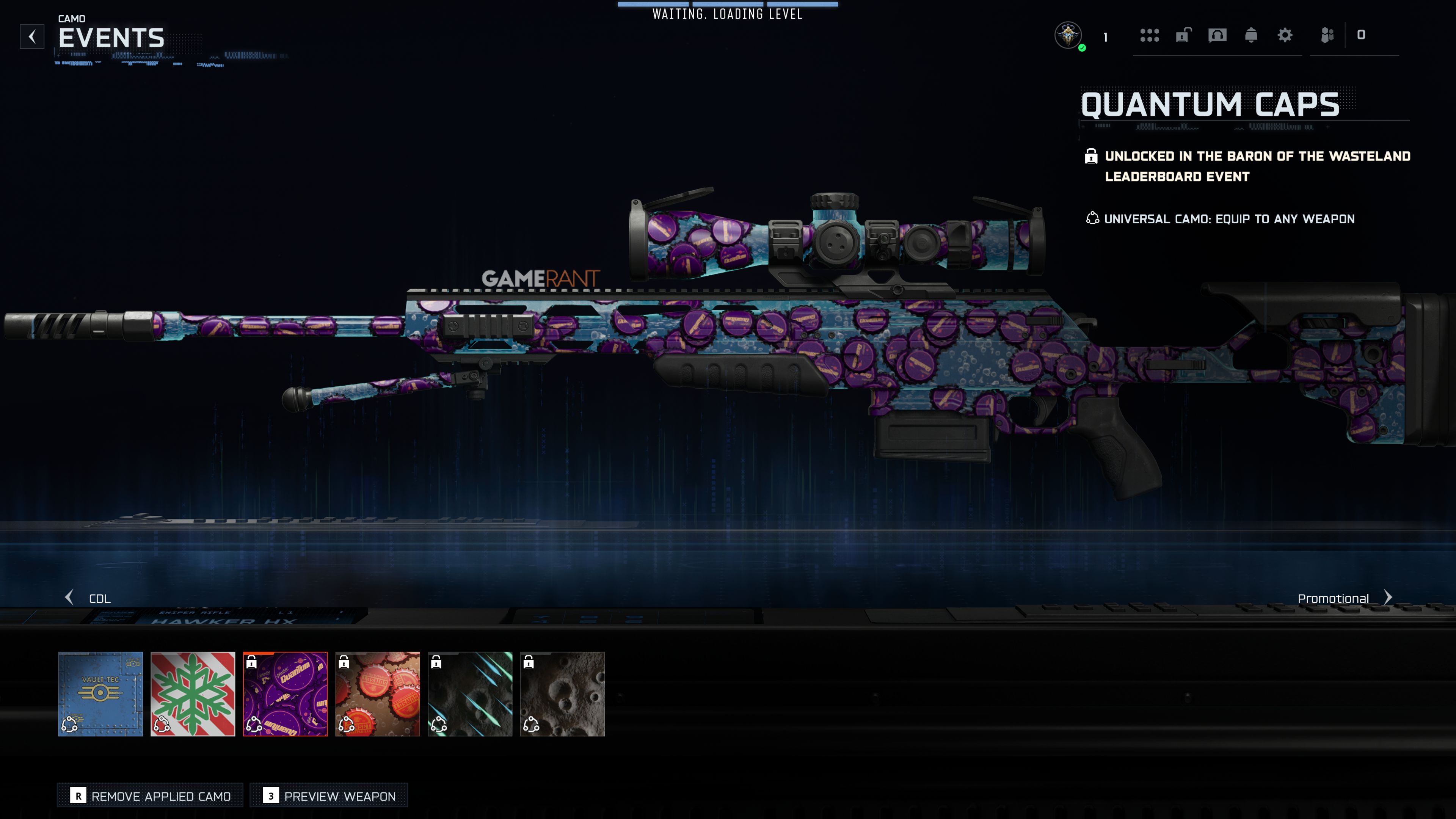This screenshot has width=1456, height=819.
Task: Open the grid menu icon
Action: 1150,36
